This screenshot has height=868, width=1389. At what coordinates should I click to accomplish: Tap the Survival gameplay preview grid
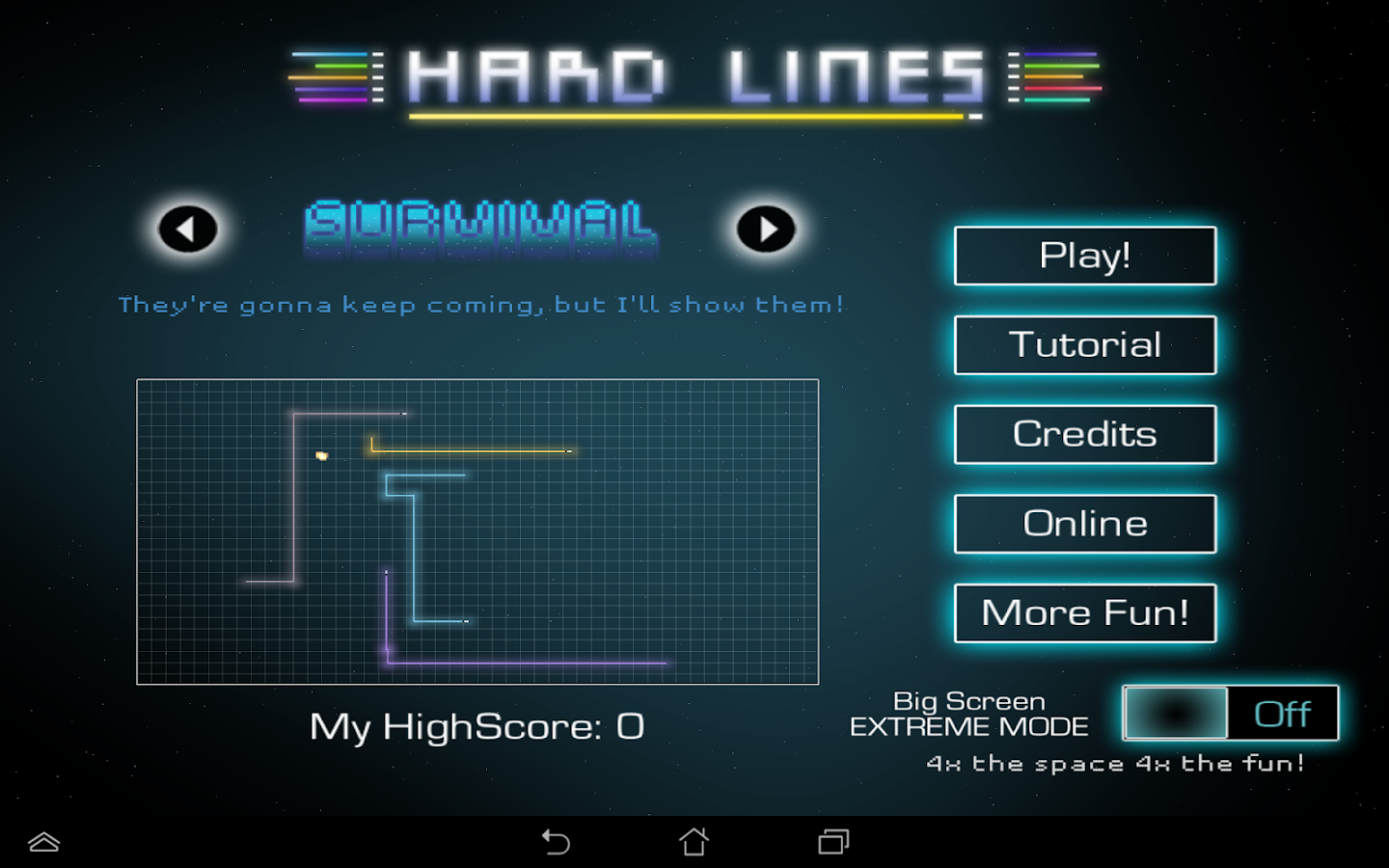[477, 532]
